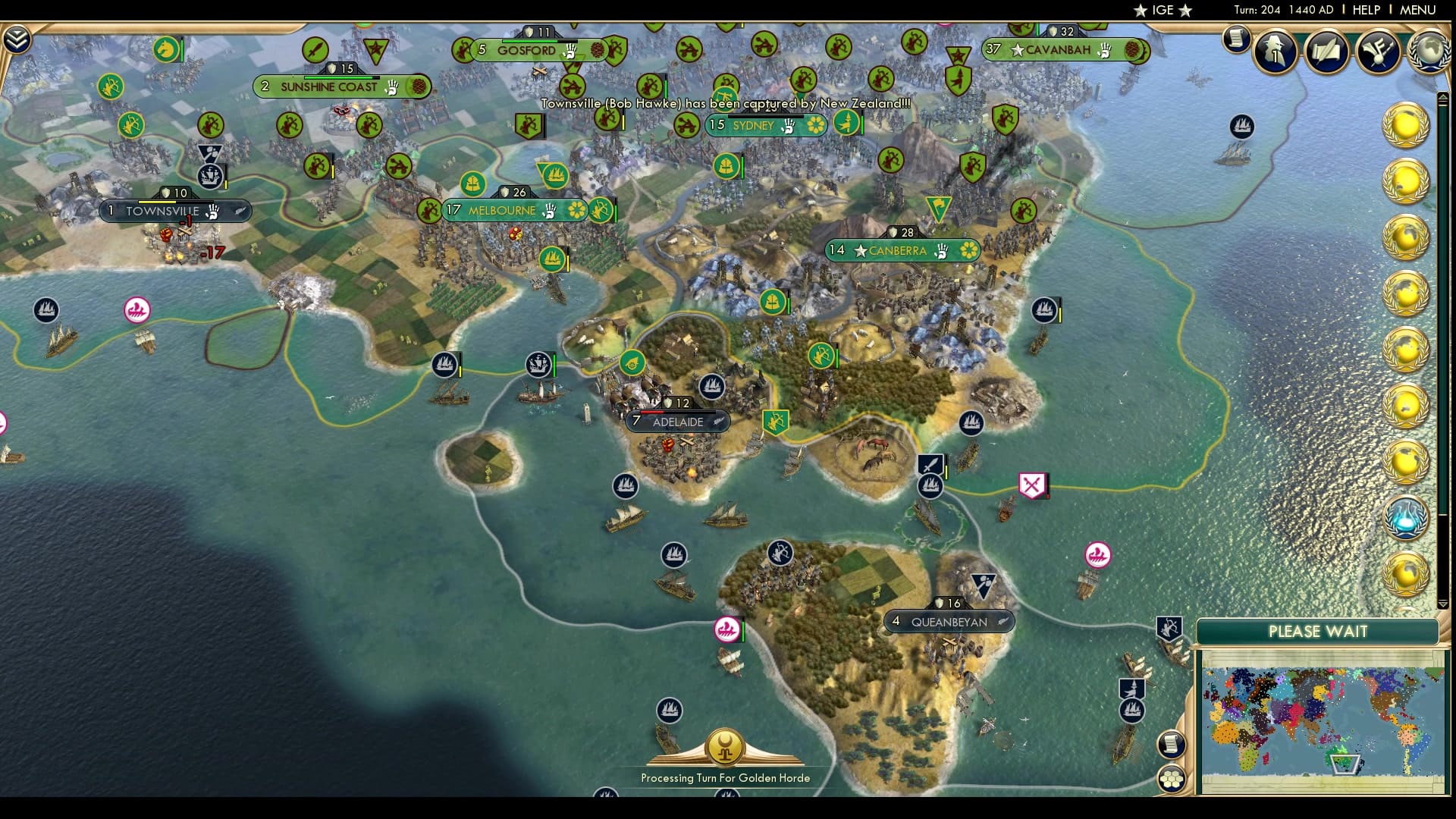Image resolution: width=1456 pixels, height=819 pixels.
Task: Toggle Strategic View with the hex grid button
Action: [x=1173, y=777]
